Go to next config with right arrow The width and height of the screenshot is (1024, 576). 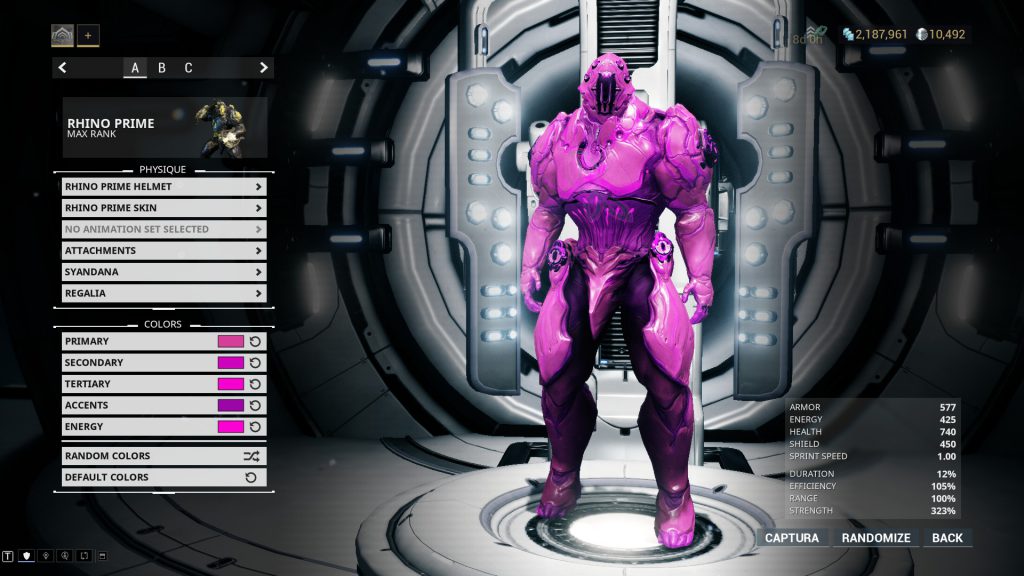[264, 68]
